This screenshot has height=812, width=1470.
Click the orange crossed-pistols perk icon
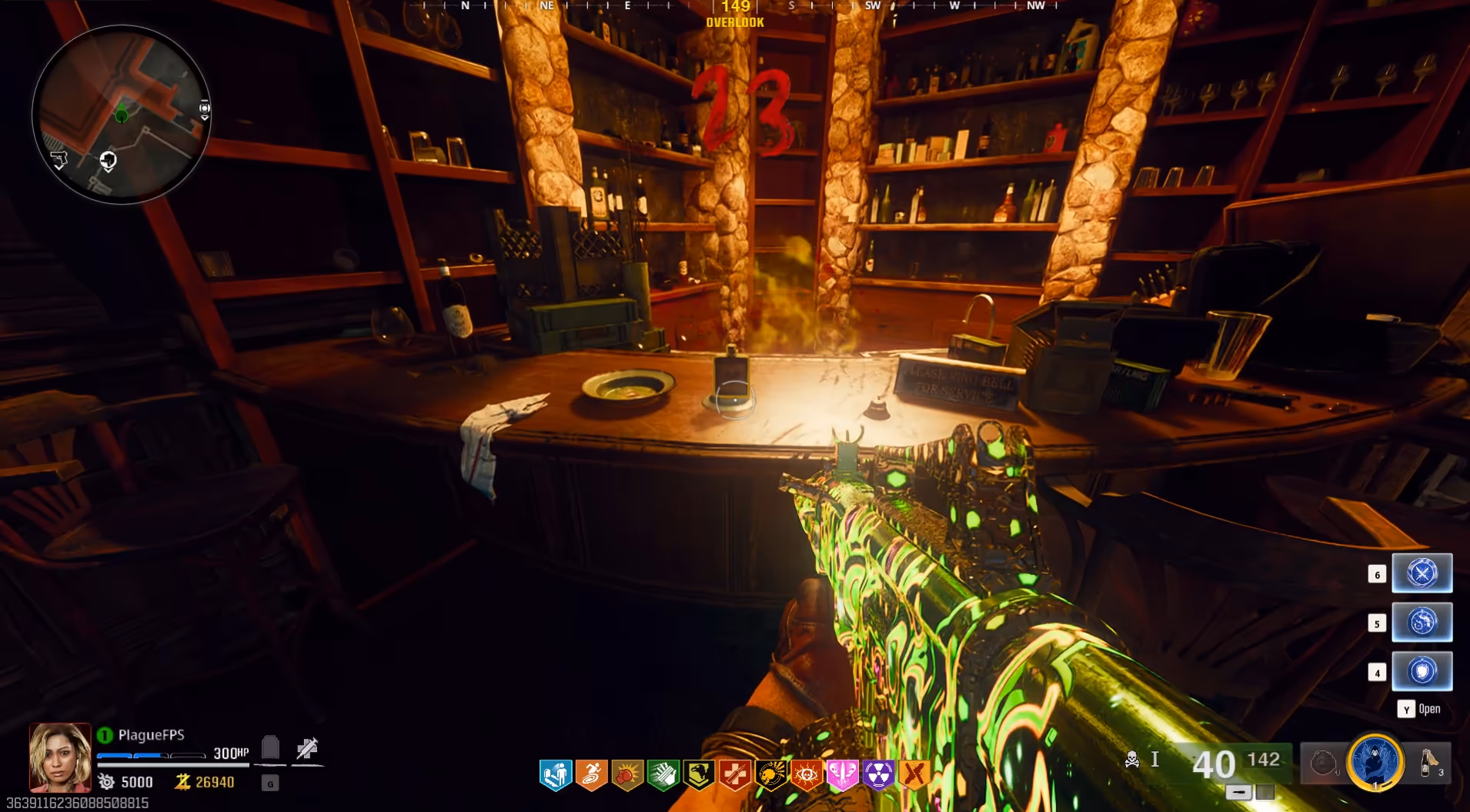pyautogui.click(x=914, y=774)
